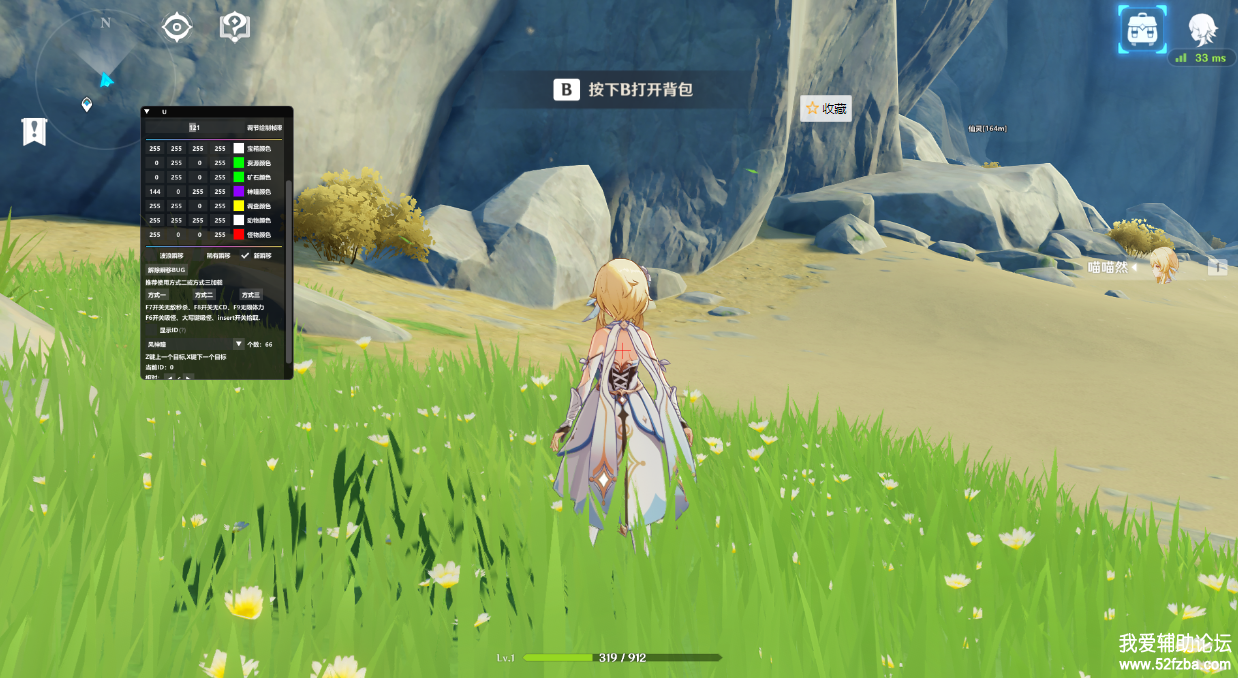1238x678 pixels.
Task: Pick the red monster color swatch
Action: click(239, 234)
